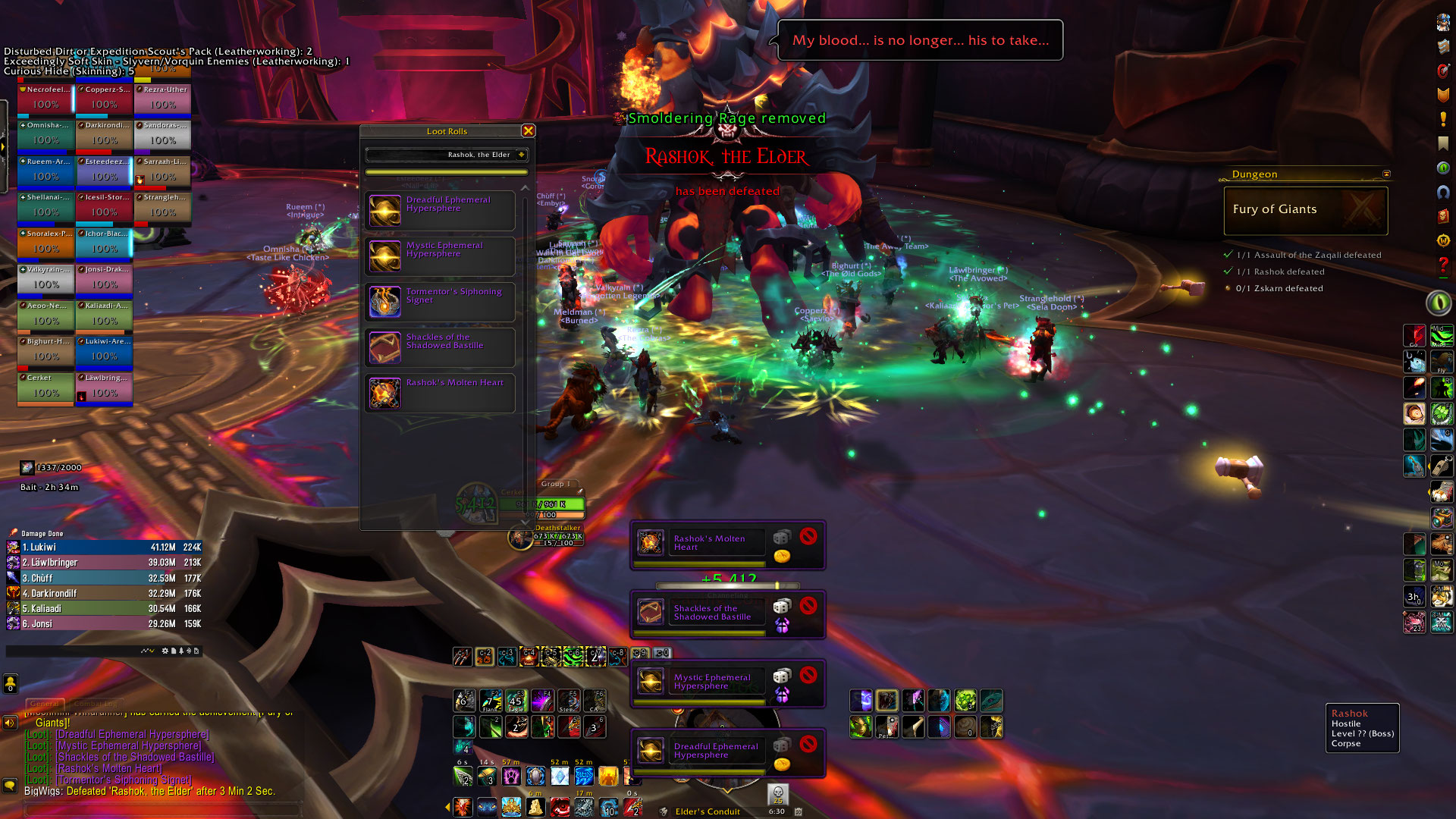The image size is (1456, 819).
Task: Roll Greed on Rashok's Molten Heart
Action: (782, 556)
